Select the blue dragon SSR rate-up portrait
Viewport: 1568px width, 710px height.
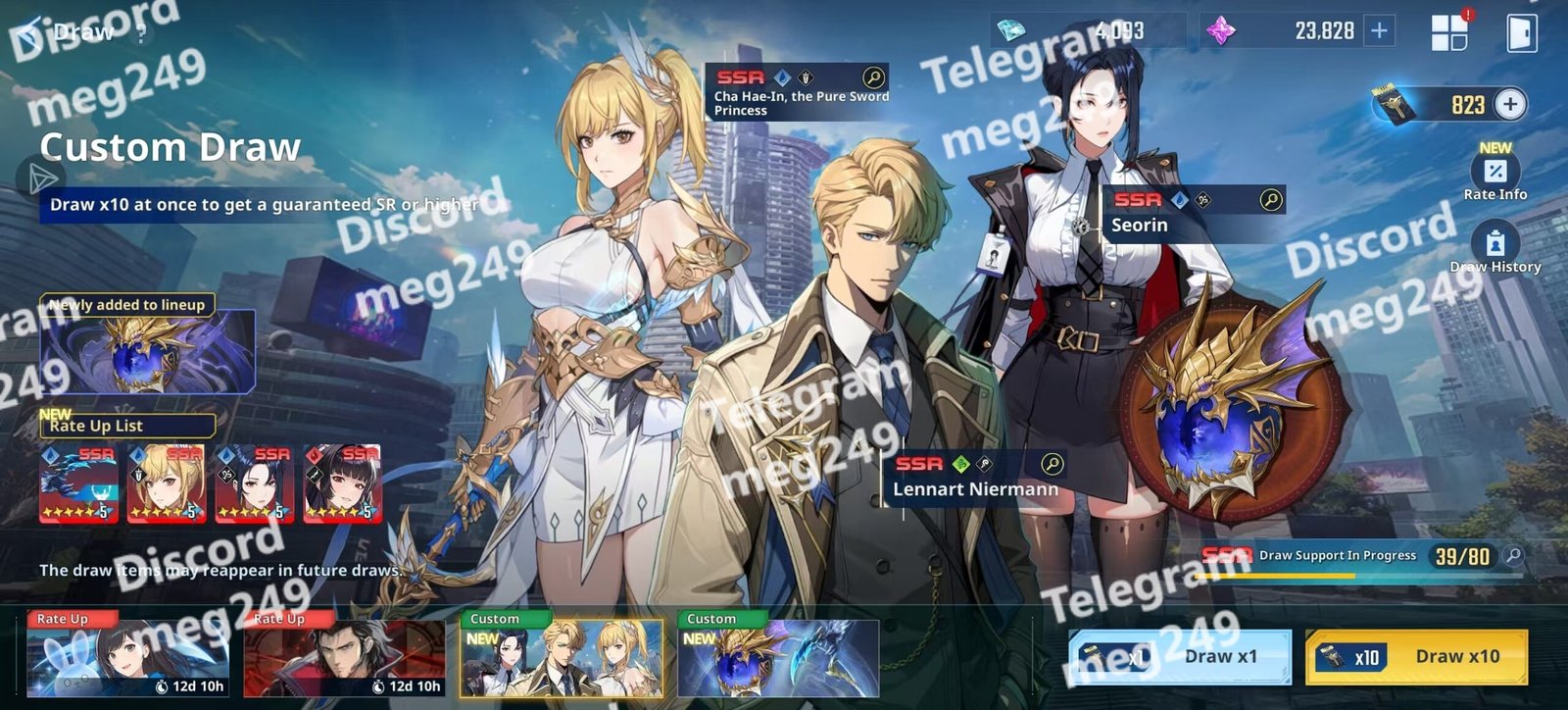coord(78,483)
